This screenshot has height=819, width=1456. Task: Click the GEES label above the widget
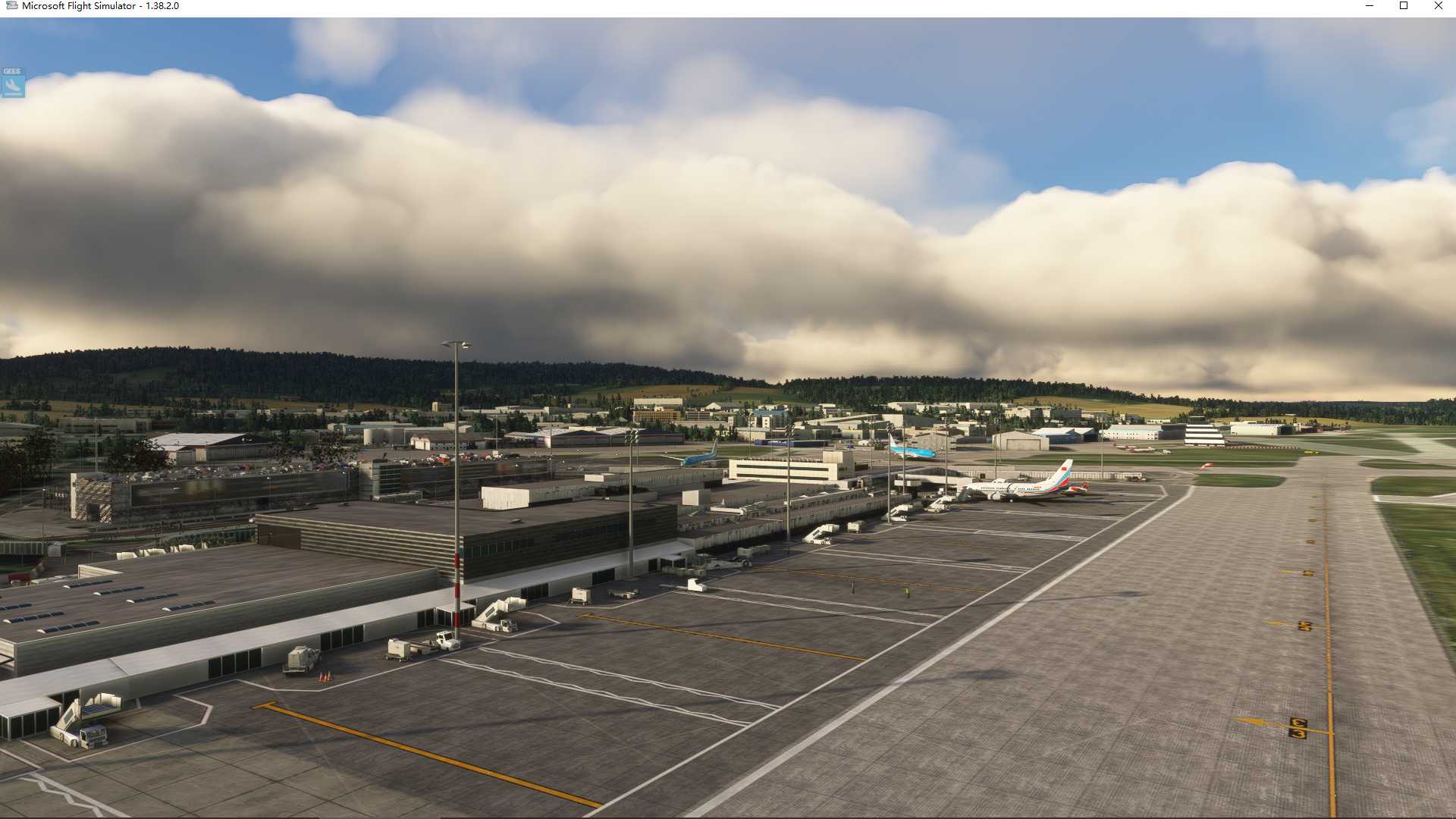(11, 72)
